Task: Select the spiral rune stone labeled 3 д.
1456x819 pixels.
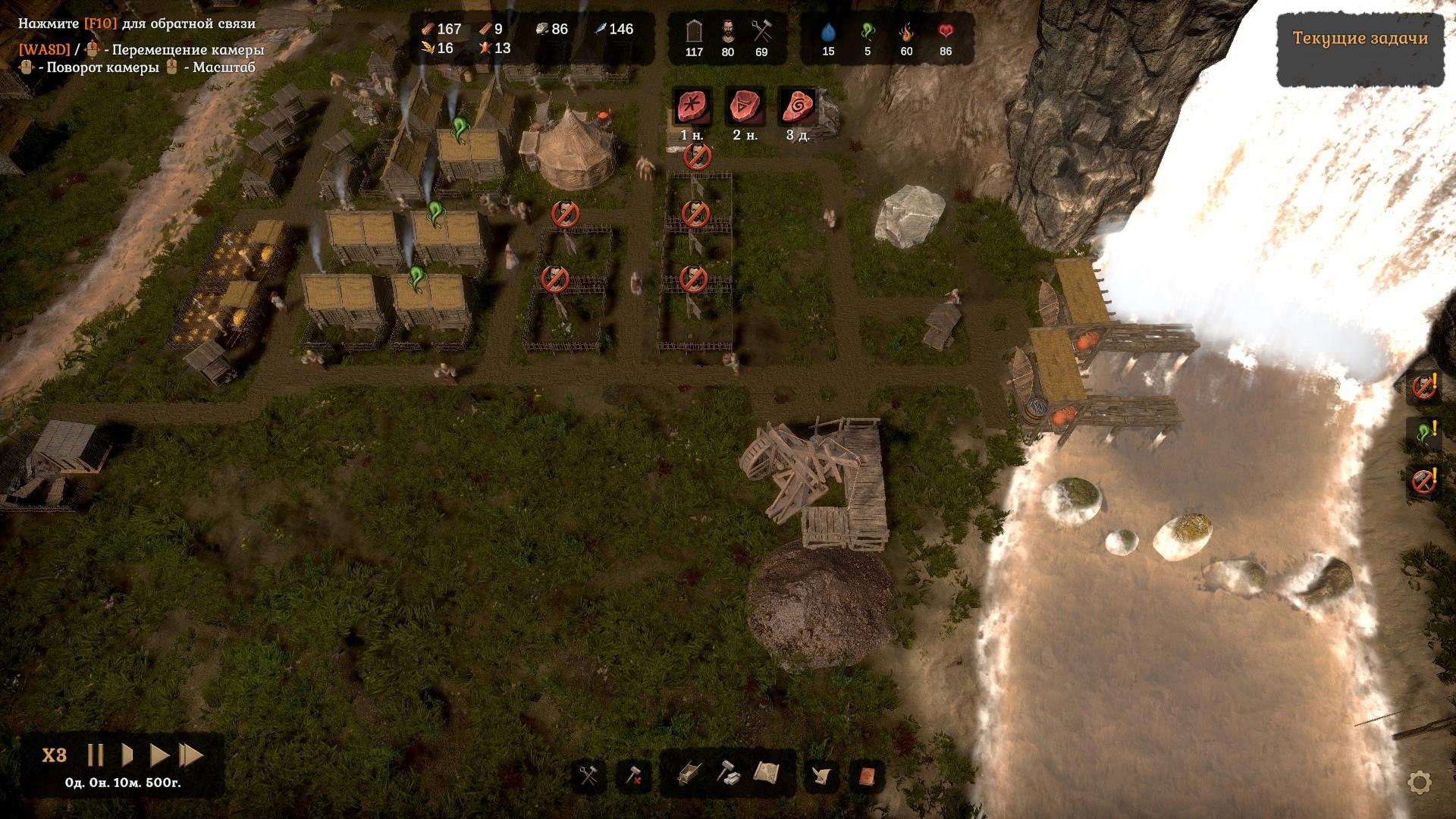Action: 798,107
